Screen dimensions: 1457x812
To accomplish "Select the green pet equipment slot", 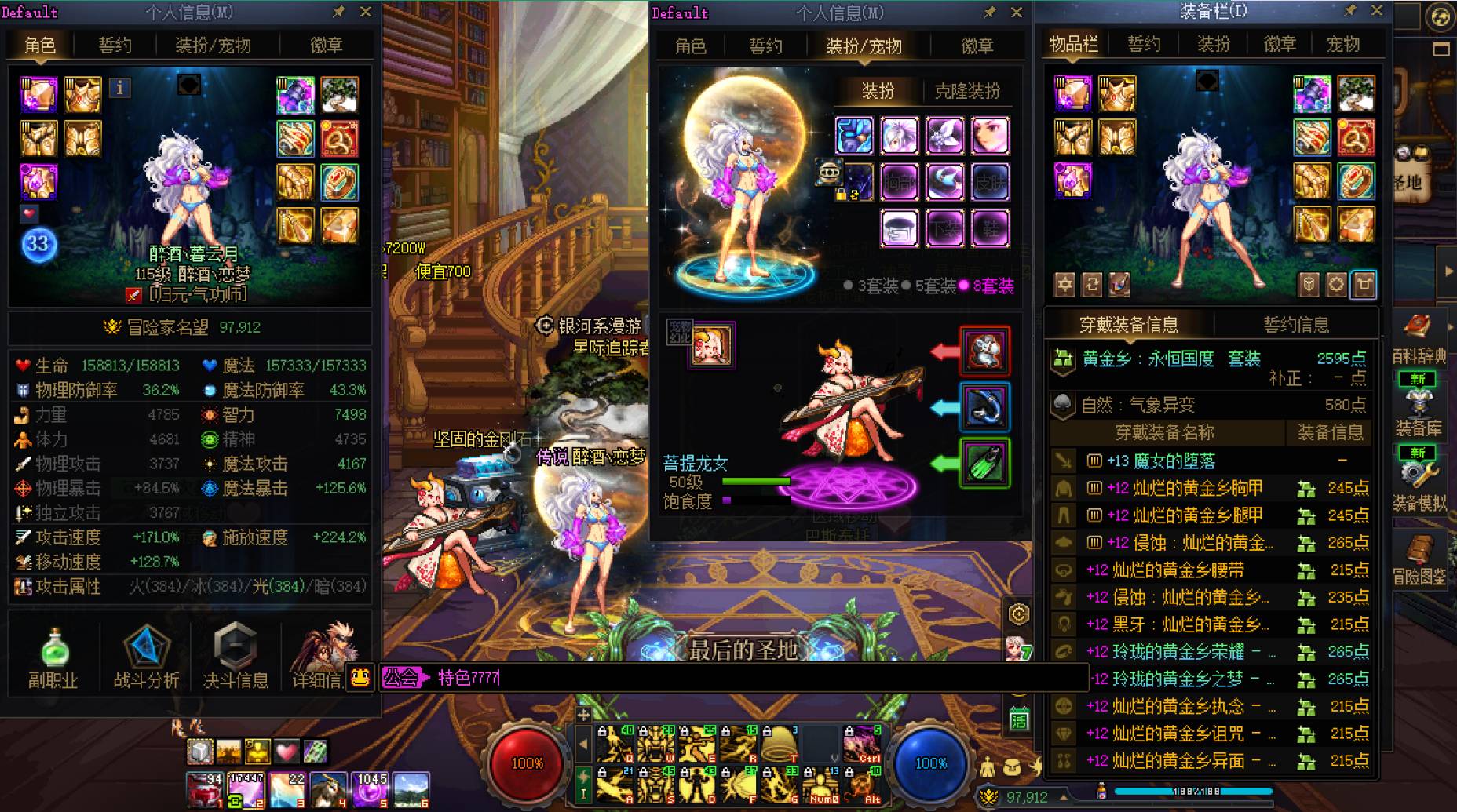I will click(x=984, y=463).
